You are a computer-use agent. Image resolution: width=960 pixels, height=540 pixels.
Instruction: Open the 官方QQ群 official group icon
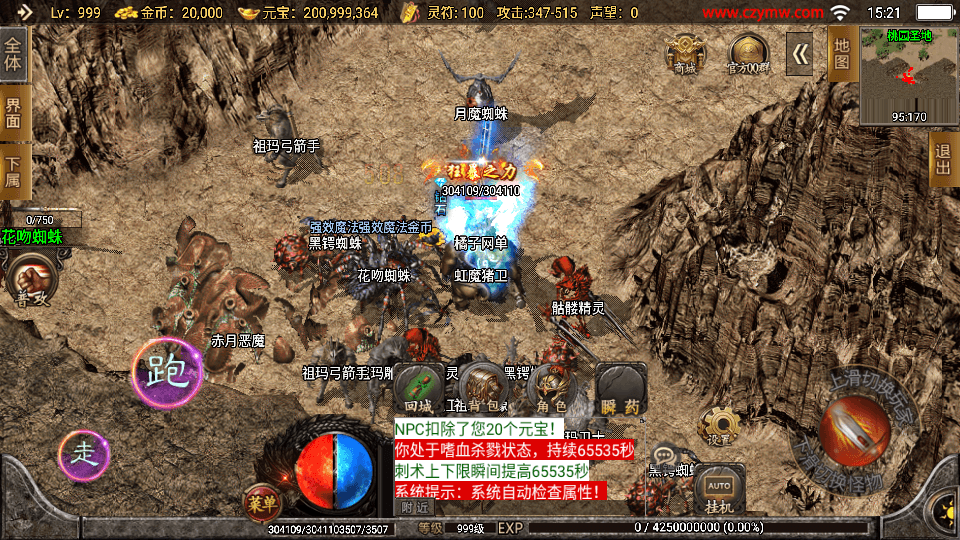(x=749, y=53)
